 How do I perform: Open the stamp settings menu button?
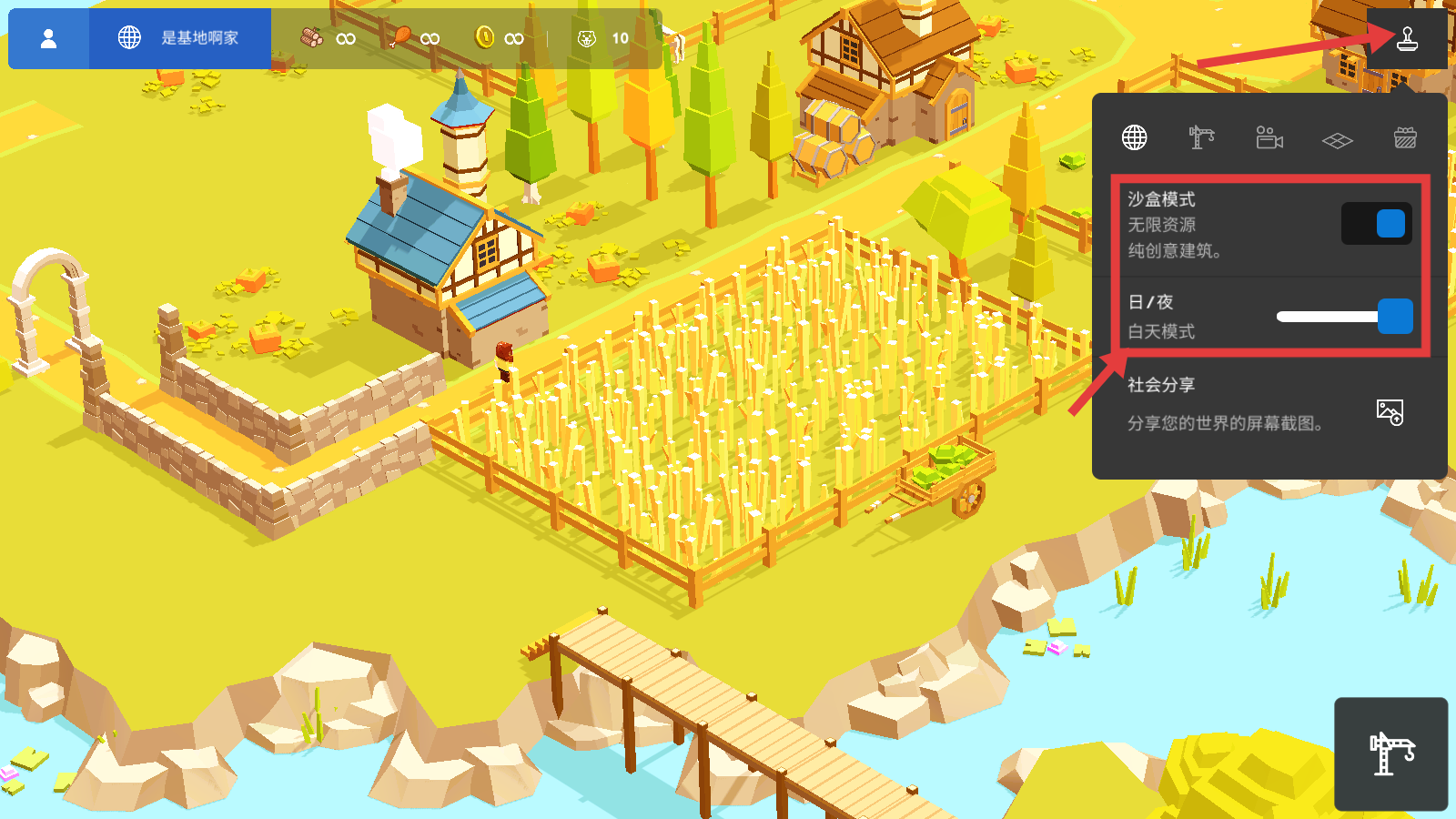tap(1407, 38)
